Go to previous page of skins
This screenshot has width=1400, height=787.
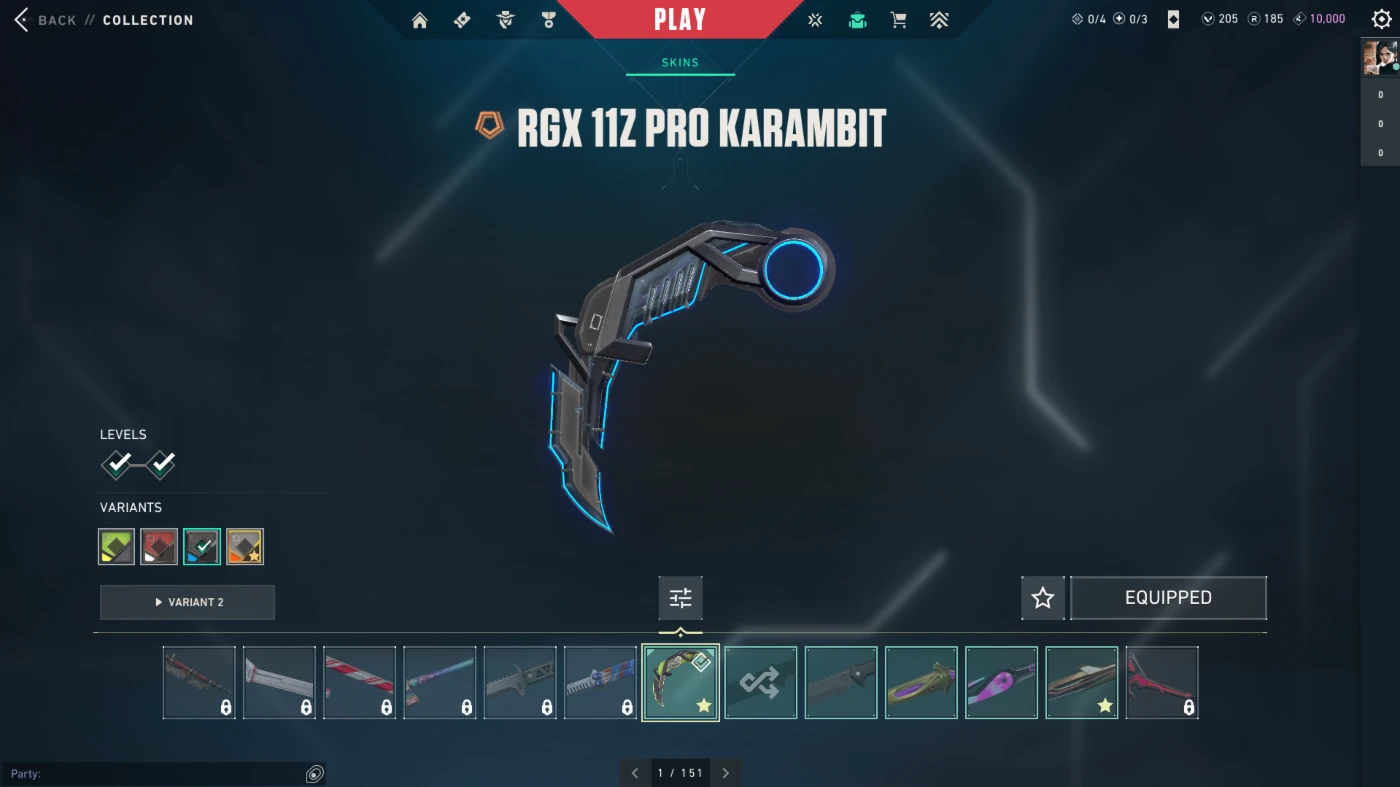635,773
